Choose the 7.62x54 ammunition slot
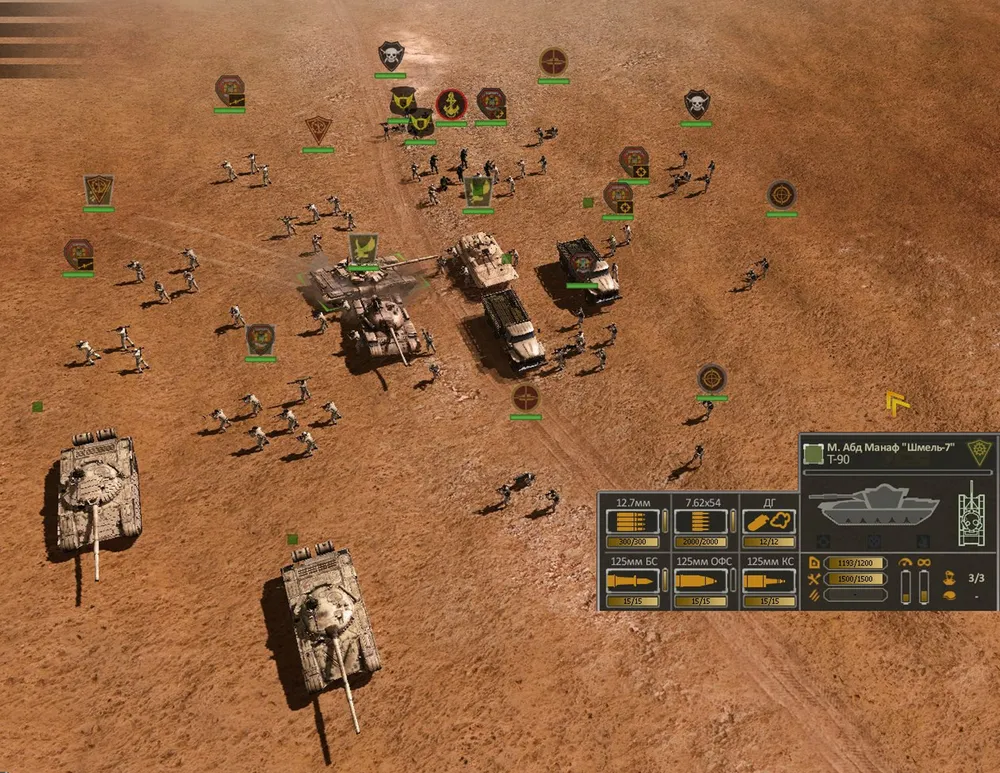This screenshot has height=773, width=1000. point(701,522)
